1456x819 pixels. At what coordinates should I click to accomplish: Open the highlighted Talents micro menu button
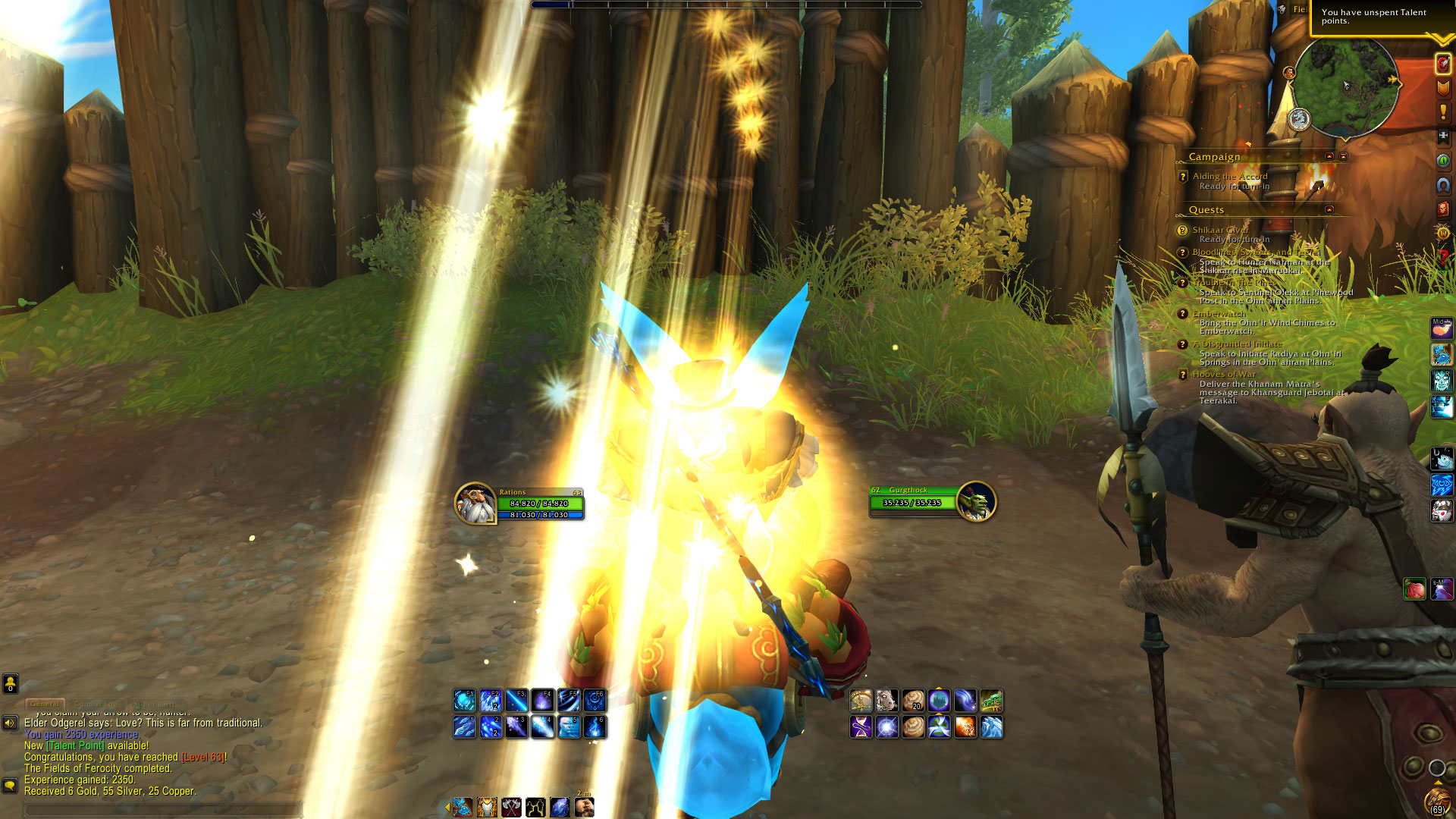coord(1442,64)
